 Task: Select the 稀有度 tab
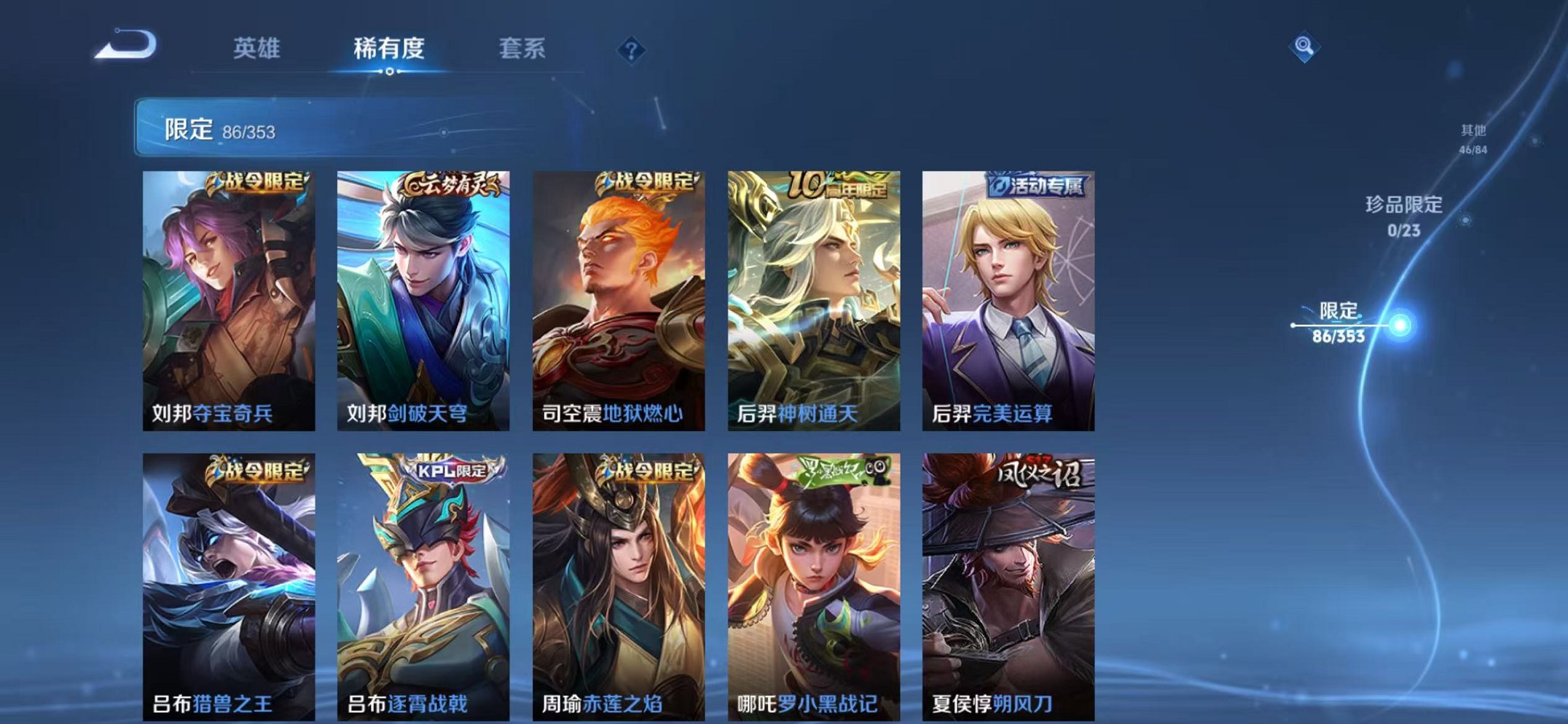coord(388,50)
